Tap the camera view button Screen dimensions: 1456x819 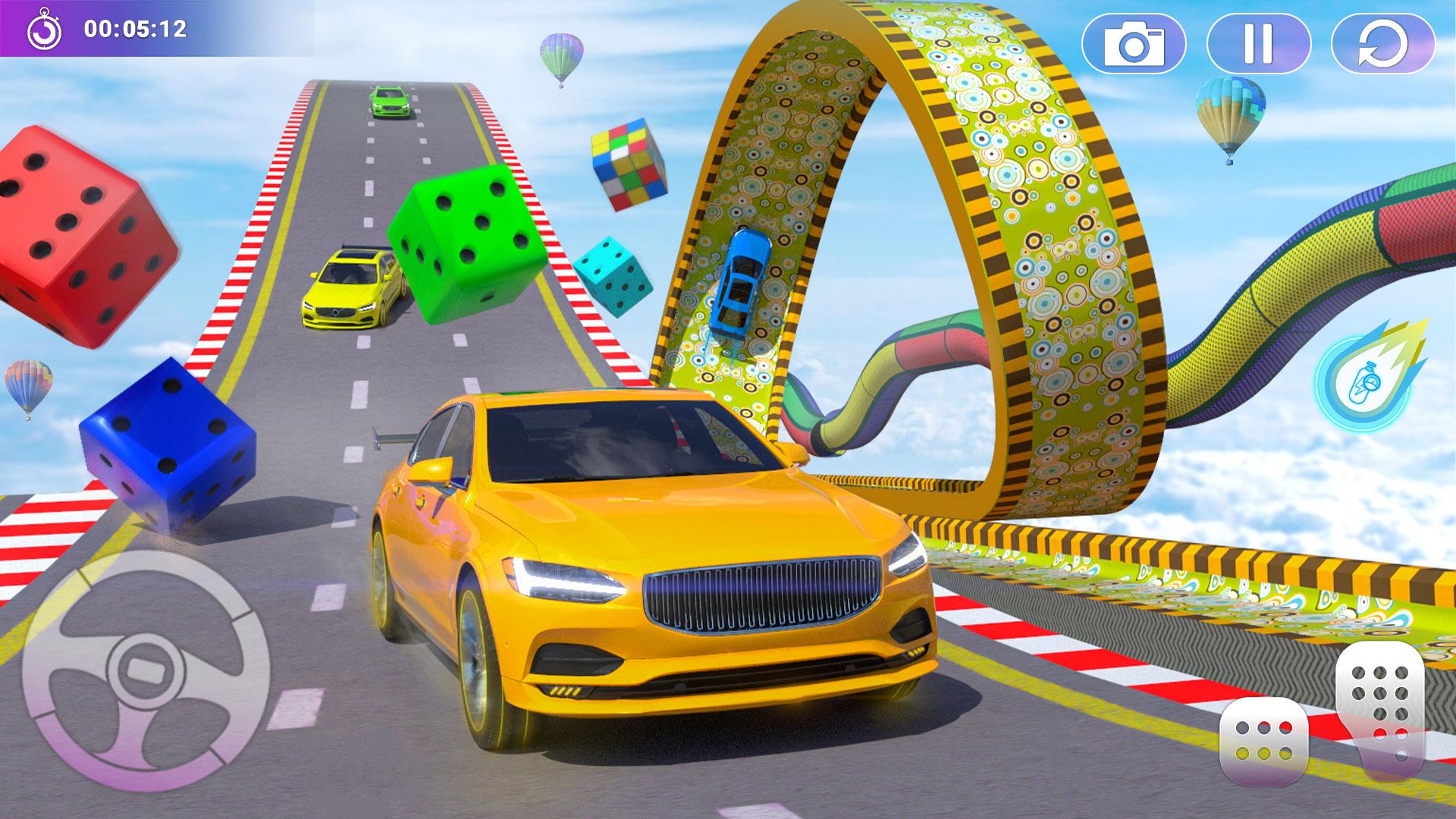(x=1134, y=44)
